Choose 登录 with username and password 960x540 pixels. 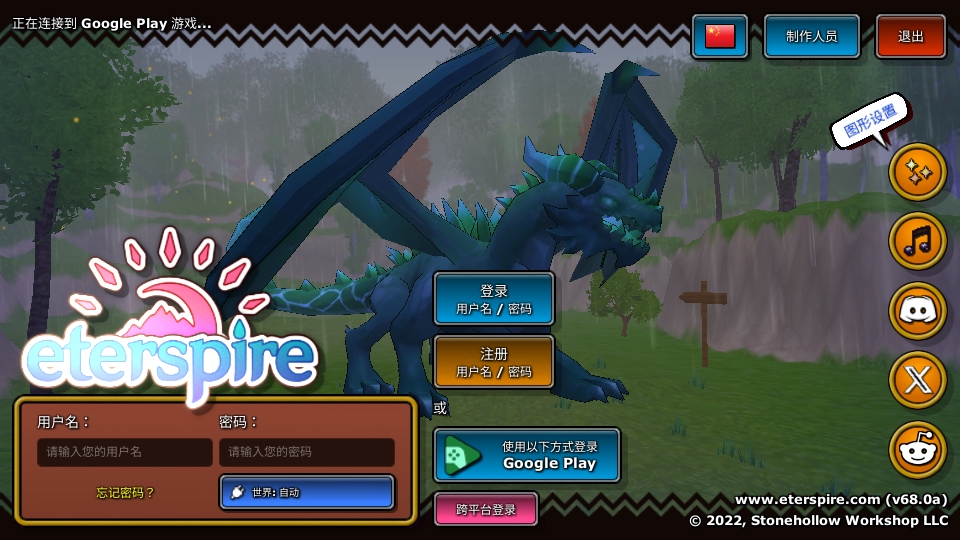494,299
